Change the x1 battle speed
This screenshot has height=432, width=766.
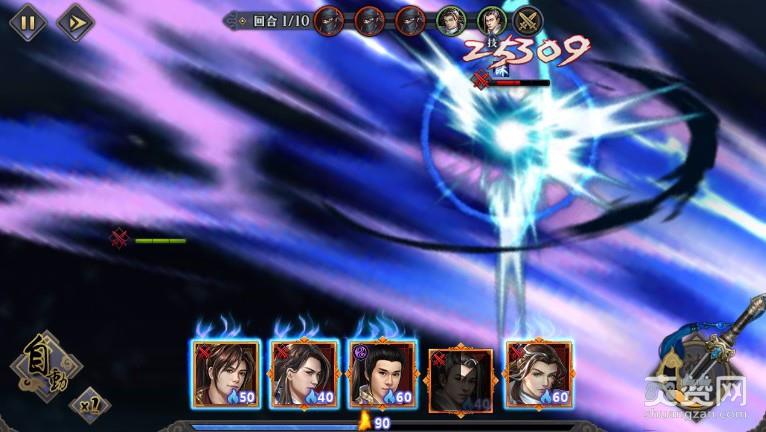(90, 404)
